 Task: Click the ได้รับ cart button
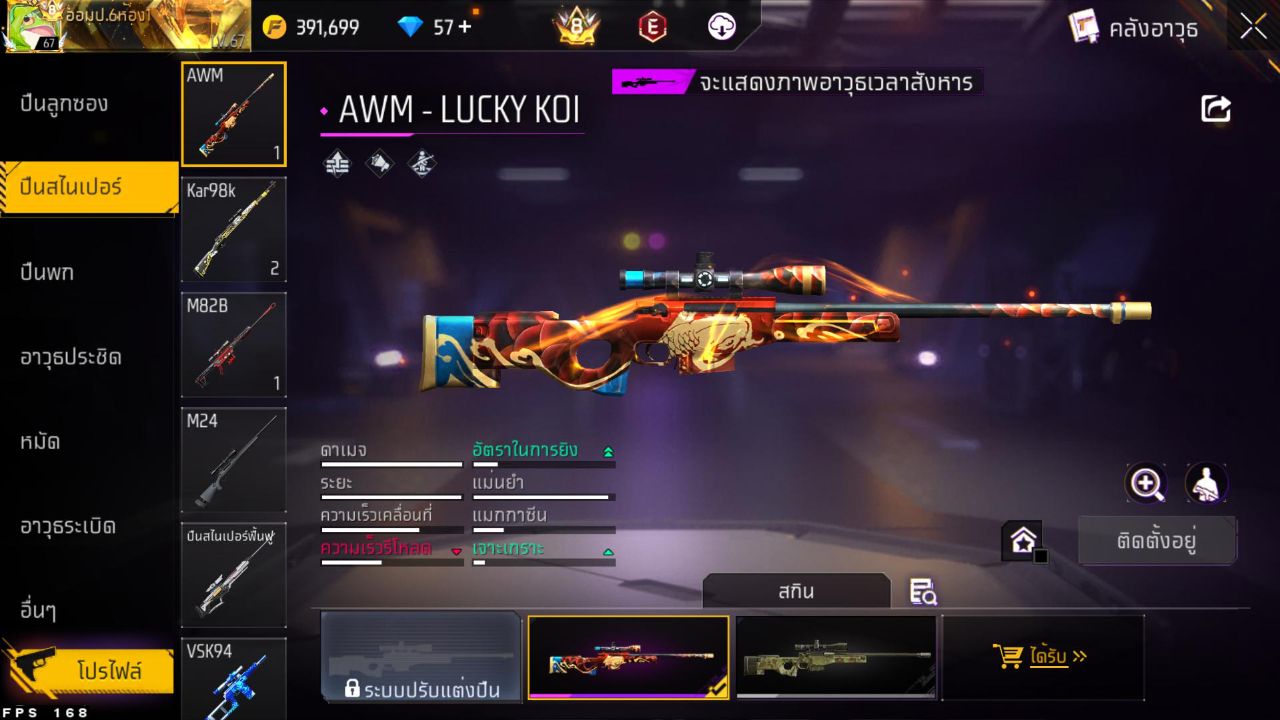coord(1043,657)
